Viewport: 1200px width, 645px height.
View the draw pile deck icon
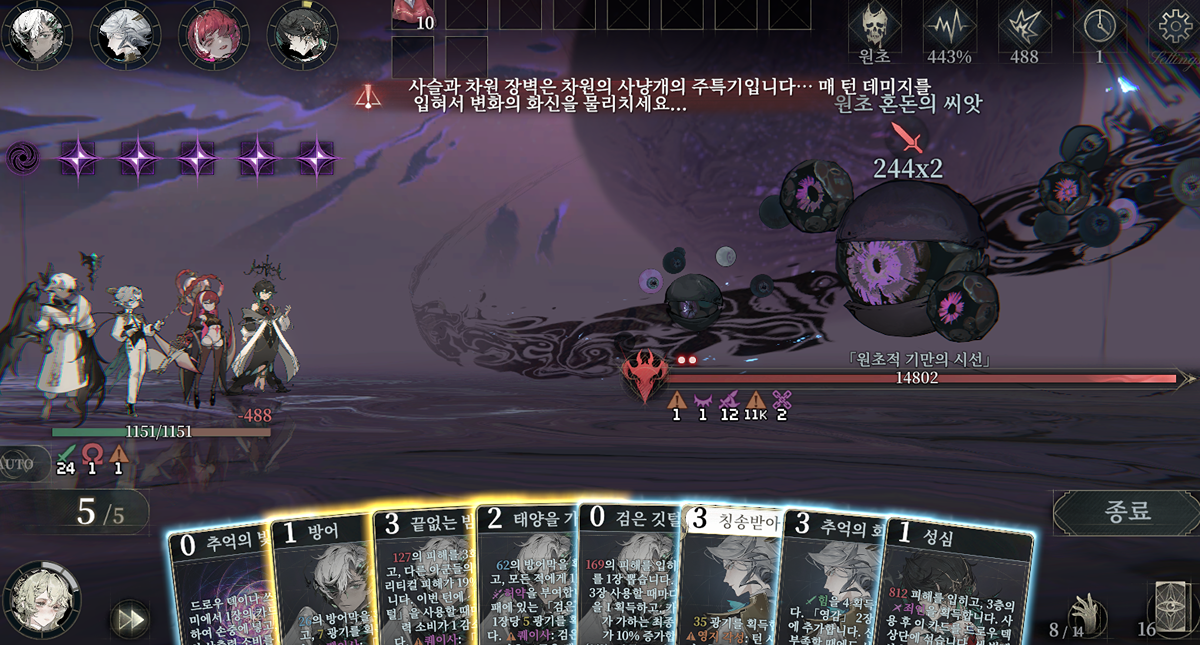click(1167, 605)
